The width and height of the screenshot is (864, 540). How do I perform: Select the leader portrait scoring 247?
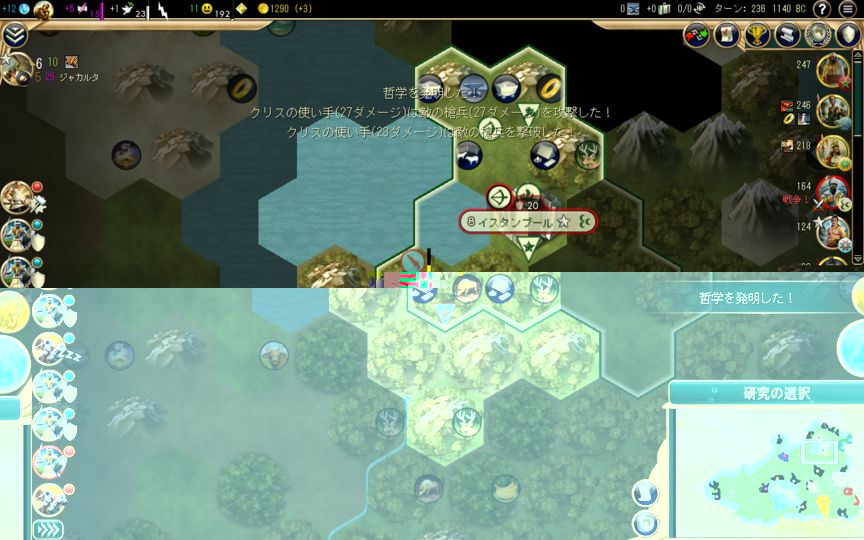(832, 70)
